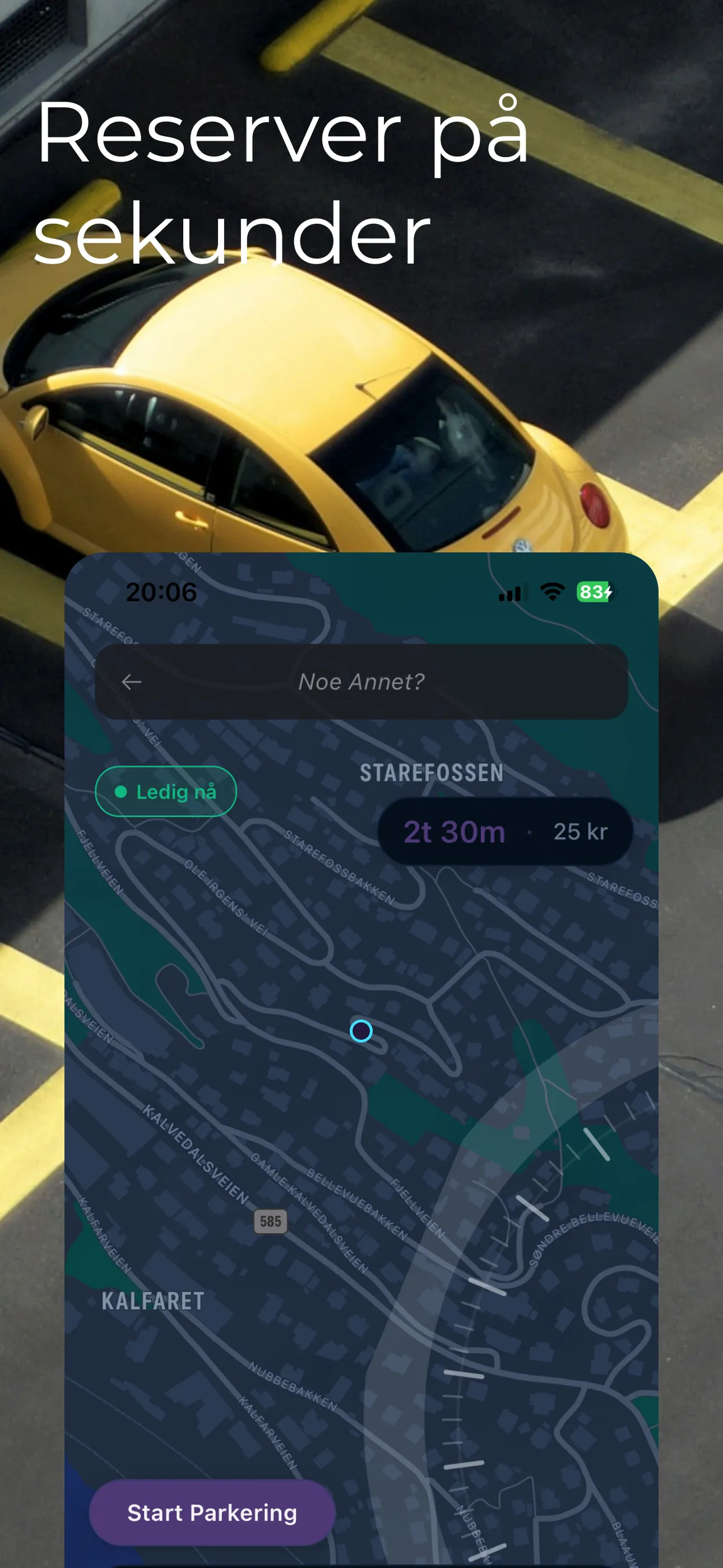Expand the price and time pill

point(504,832)
